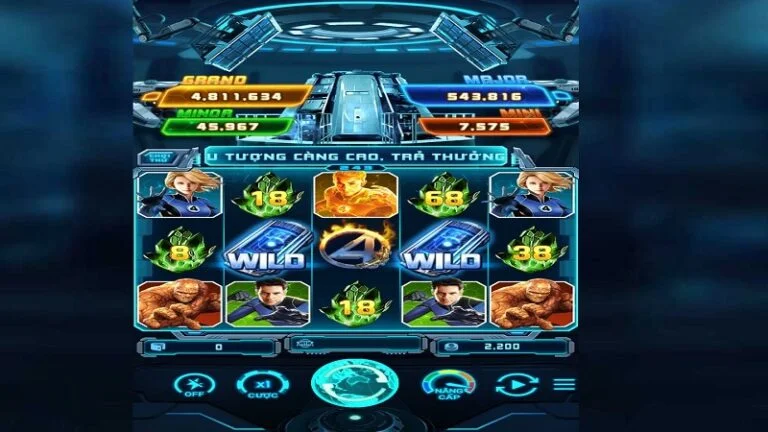This screenshot has height=432, width=768.
Task: Start auto-spin with the circular play button
Action: (x=516, y=385)
